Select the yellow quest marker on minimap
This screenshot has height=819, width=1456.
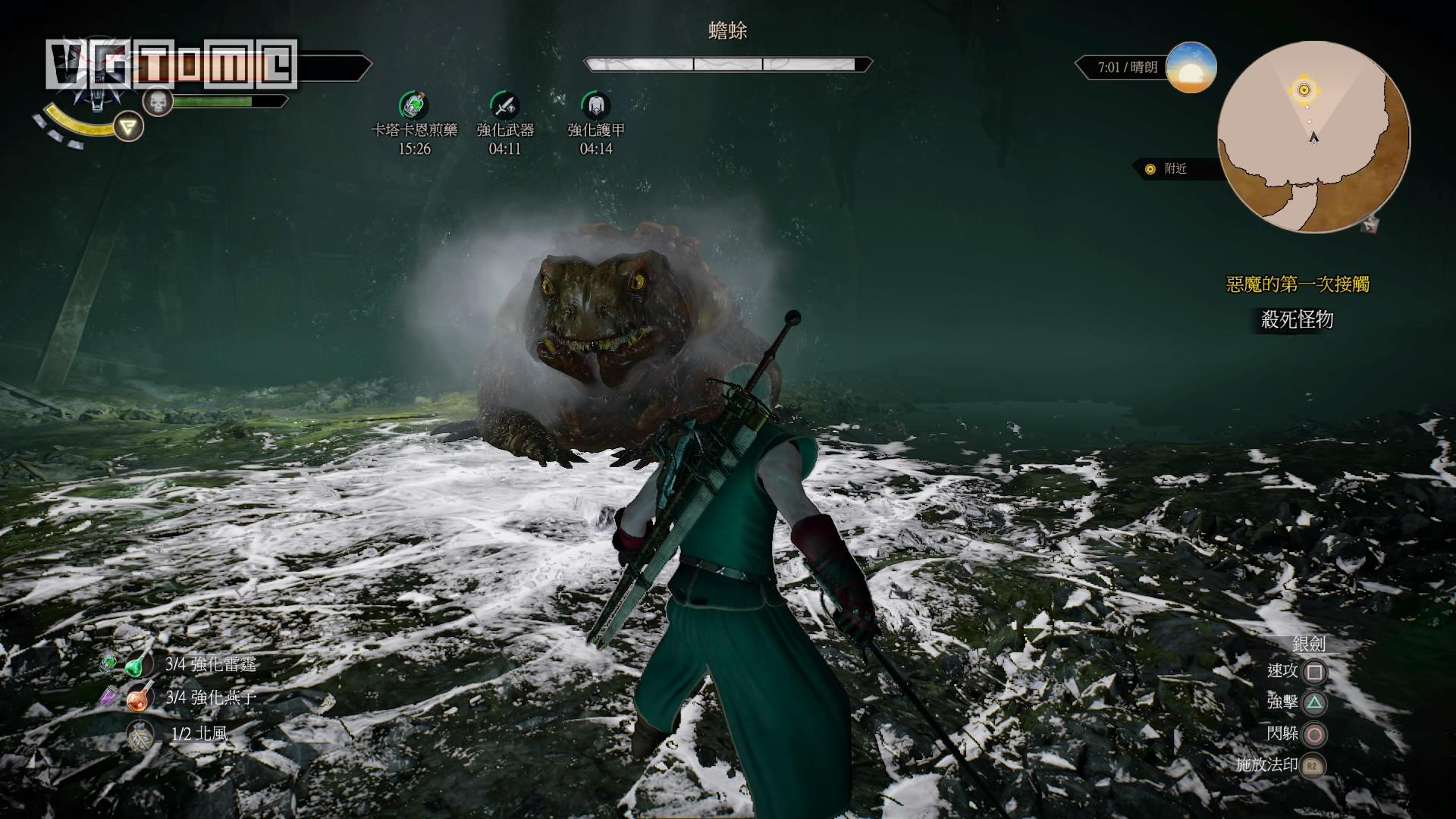[x=1304, y=90]
